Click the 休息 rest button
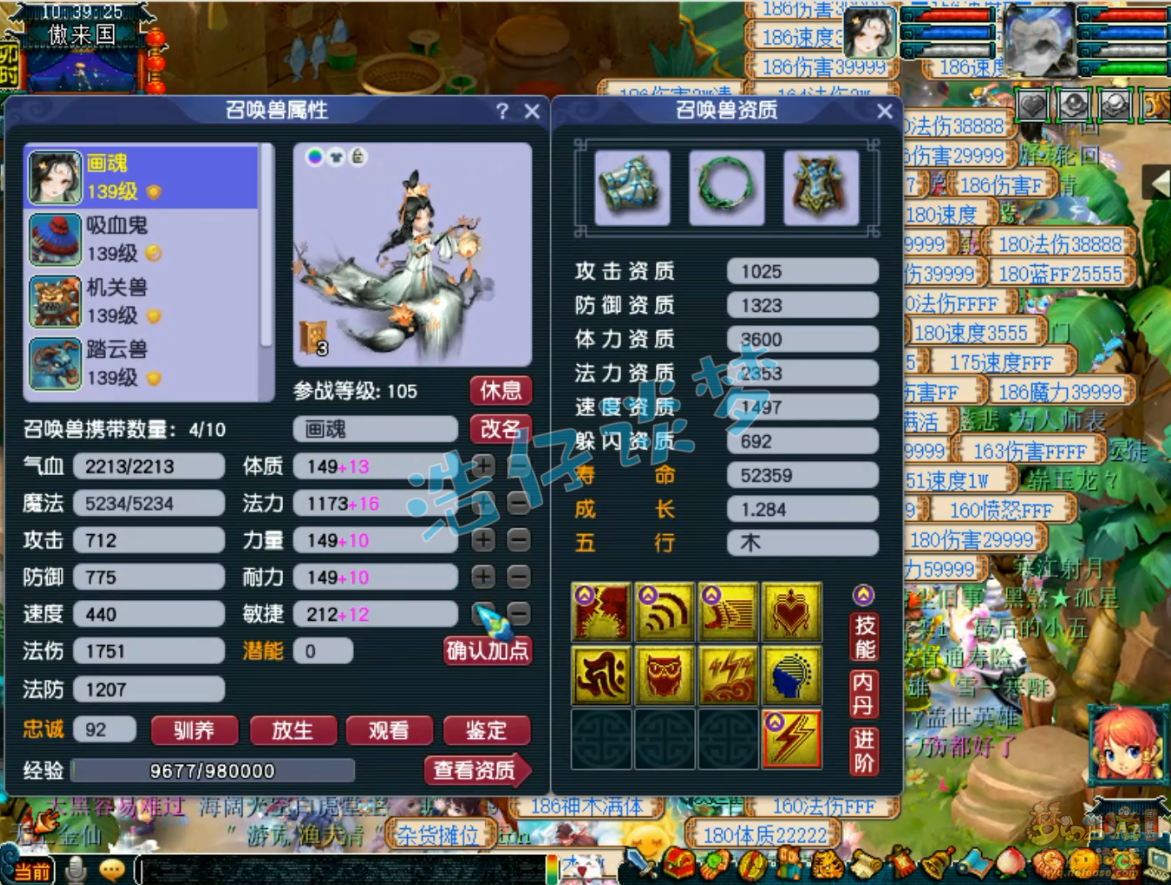The height and width of the screenshot is (885, 1171). (500, 390)
